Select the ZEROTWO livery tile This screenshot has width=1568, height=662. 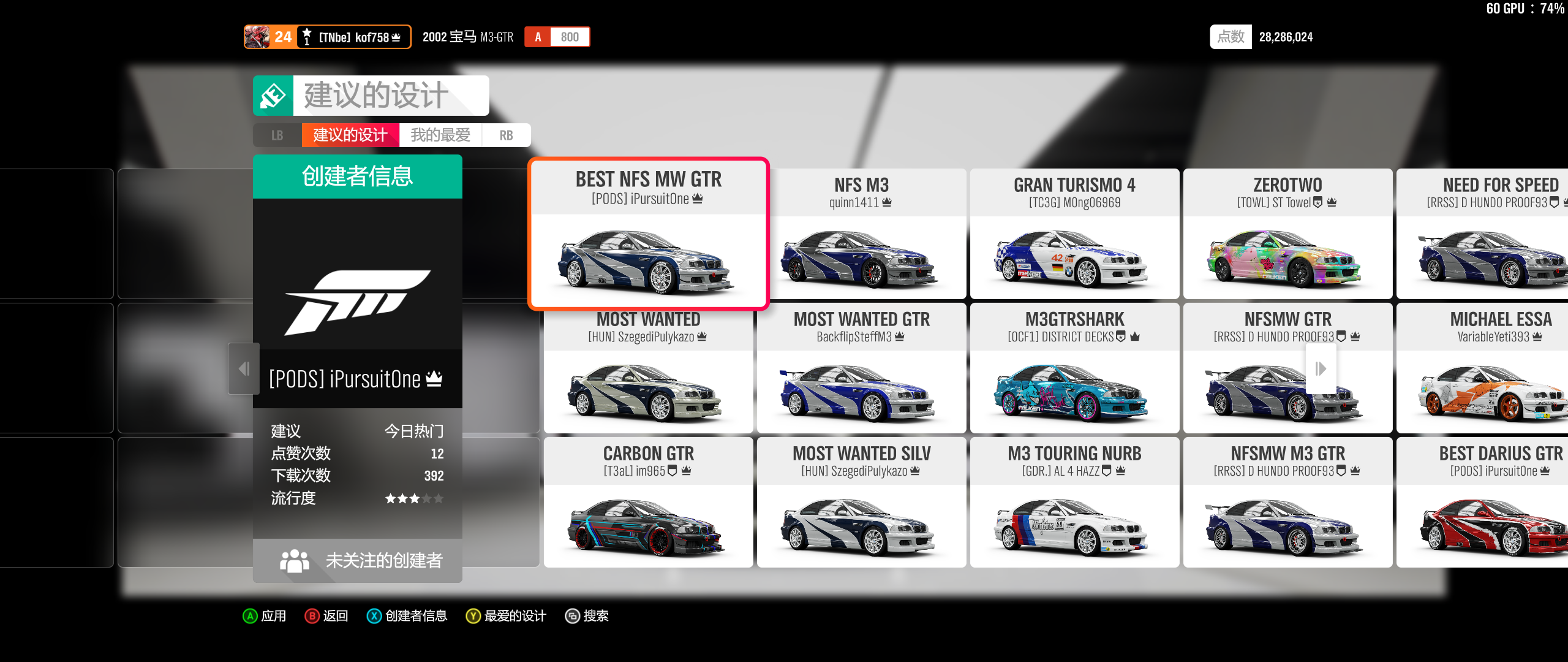tap(1287, 234)
